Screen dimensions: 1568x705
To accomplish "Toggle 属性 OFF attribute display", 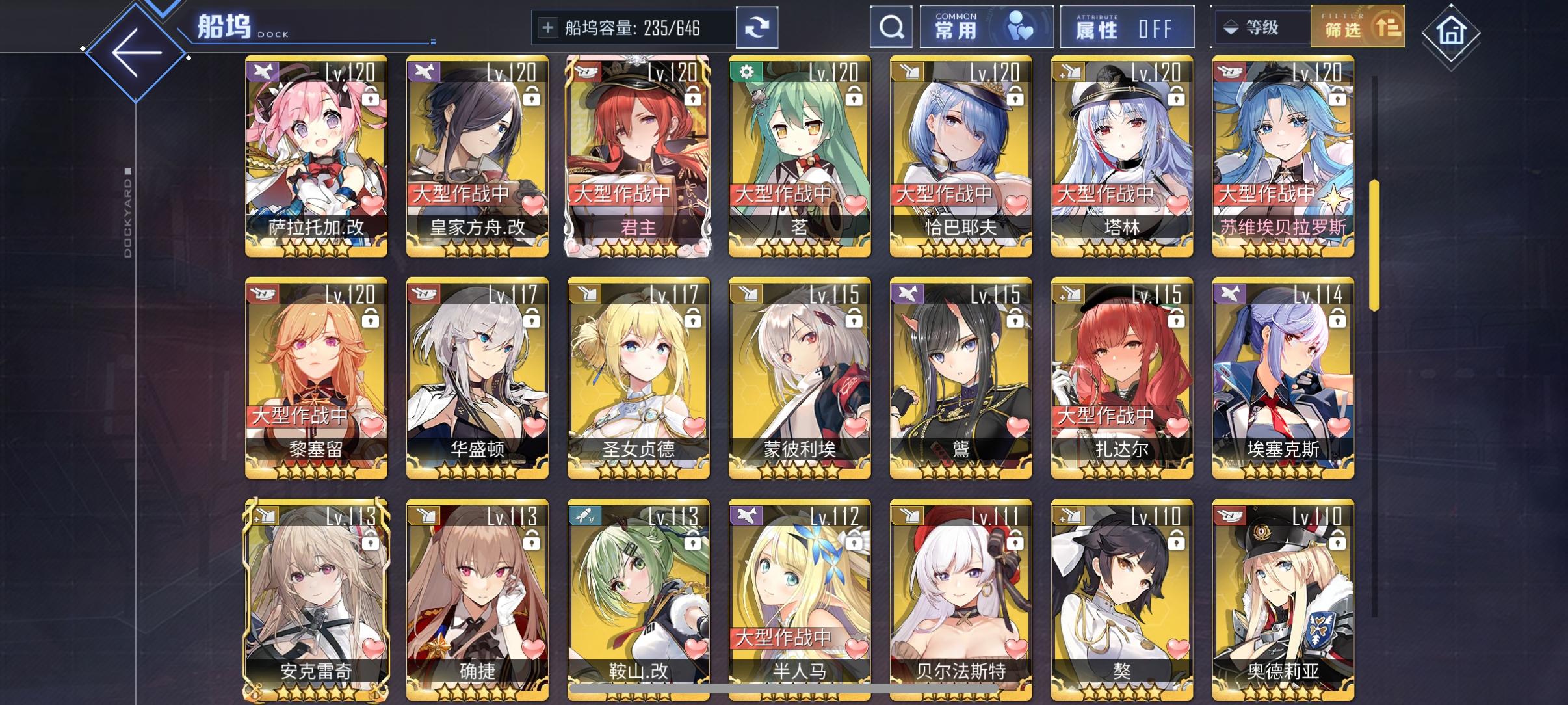I will (1128, 27).
